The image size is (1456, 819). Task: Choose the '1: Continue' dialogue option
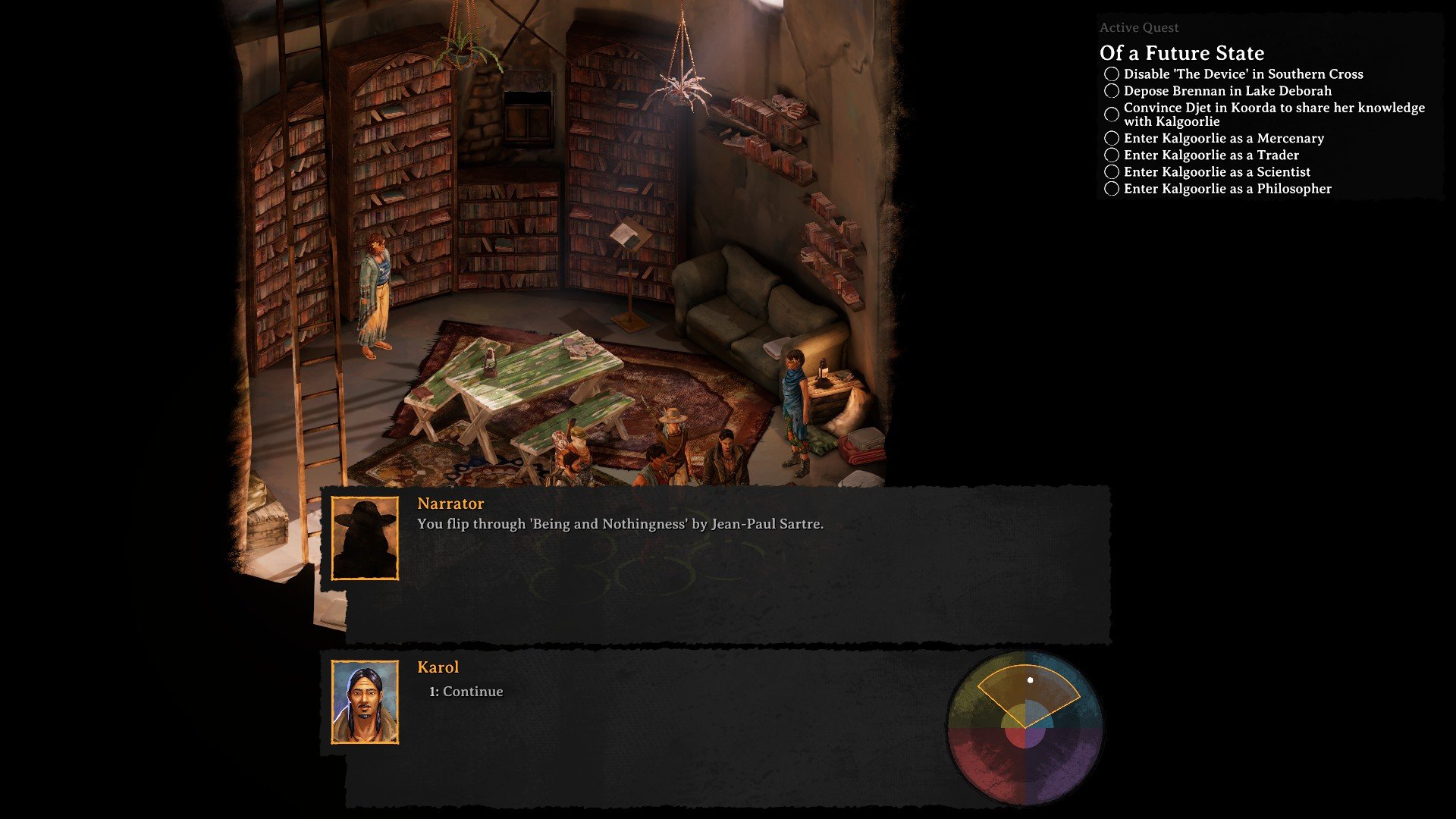[466, 692]
